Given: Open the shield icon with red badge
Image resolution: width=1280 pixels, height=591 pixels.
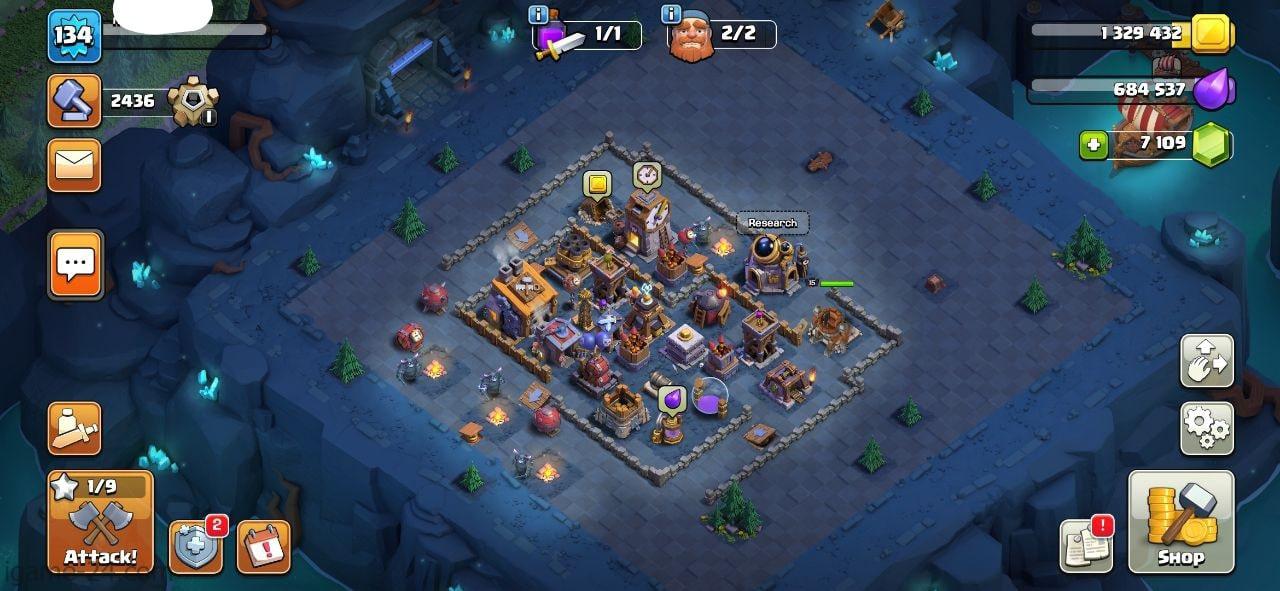Looking at the screenshot, I should click(x=196, y=548).
